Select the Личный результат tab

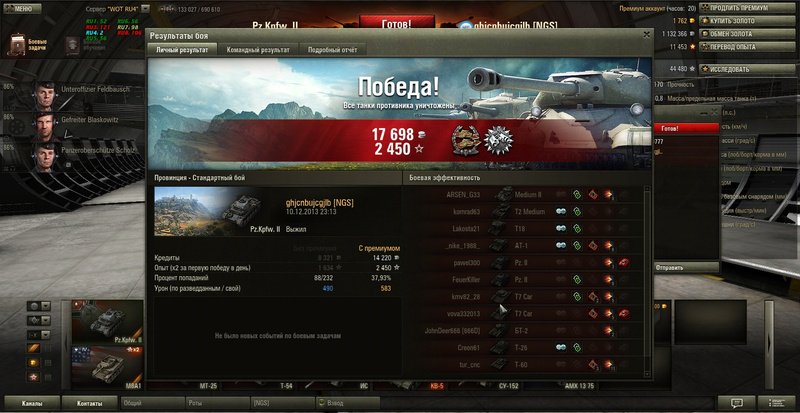coord(182,49)
